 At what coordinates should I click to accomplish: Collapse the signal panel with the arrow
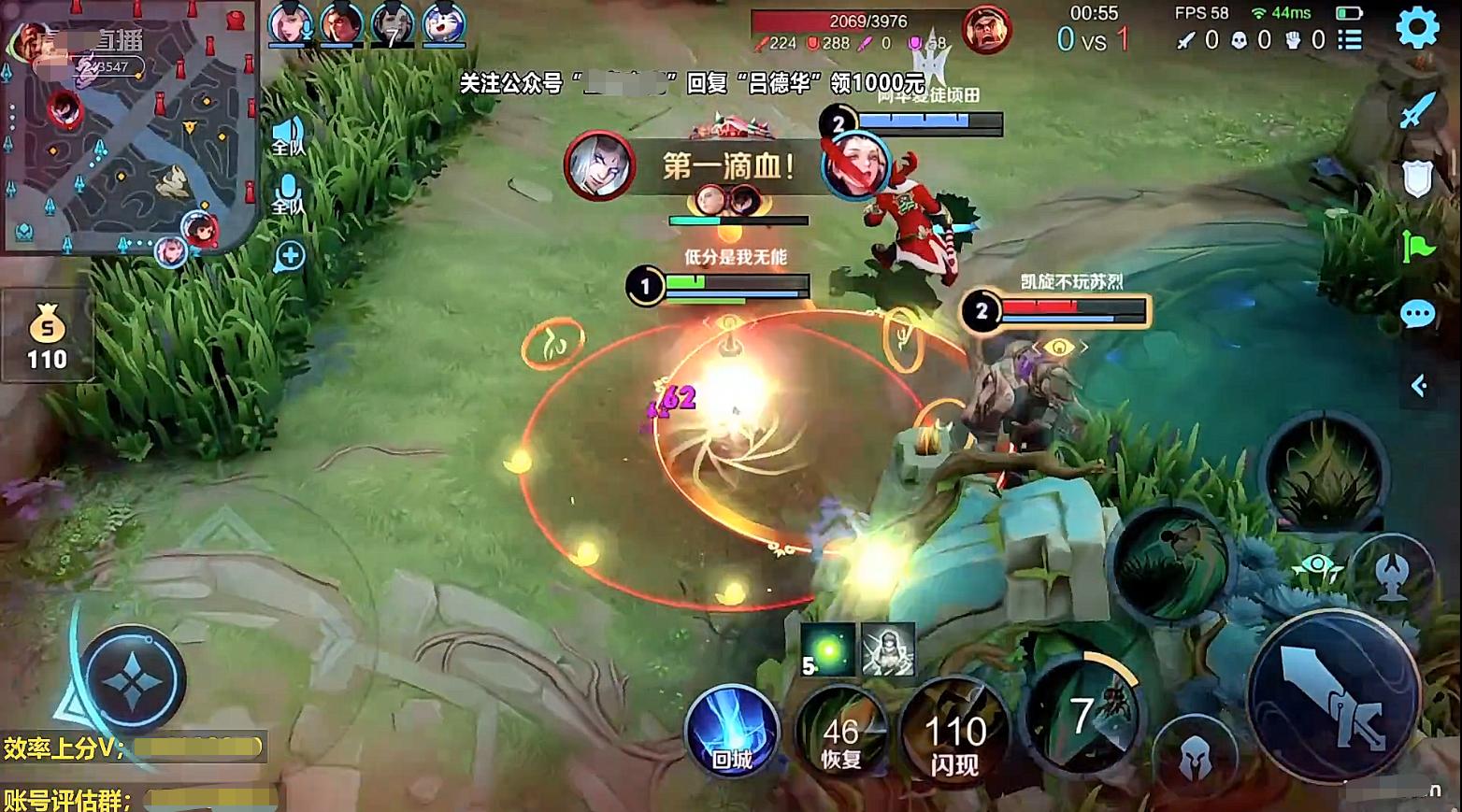[x=1419, y=385]
